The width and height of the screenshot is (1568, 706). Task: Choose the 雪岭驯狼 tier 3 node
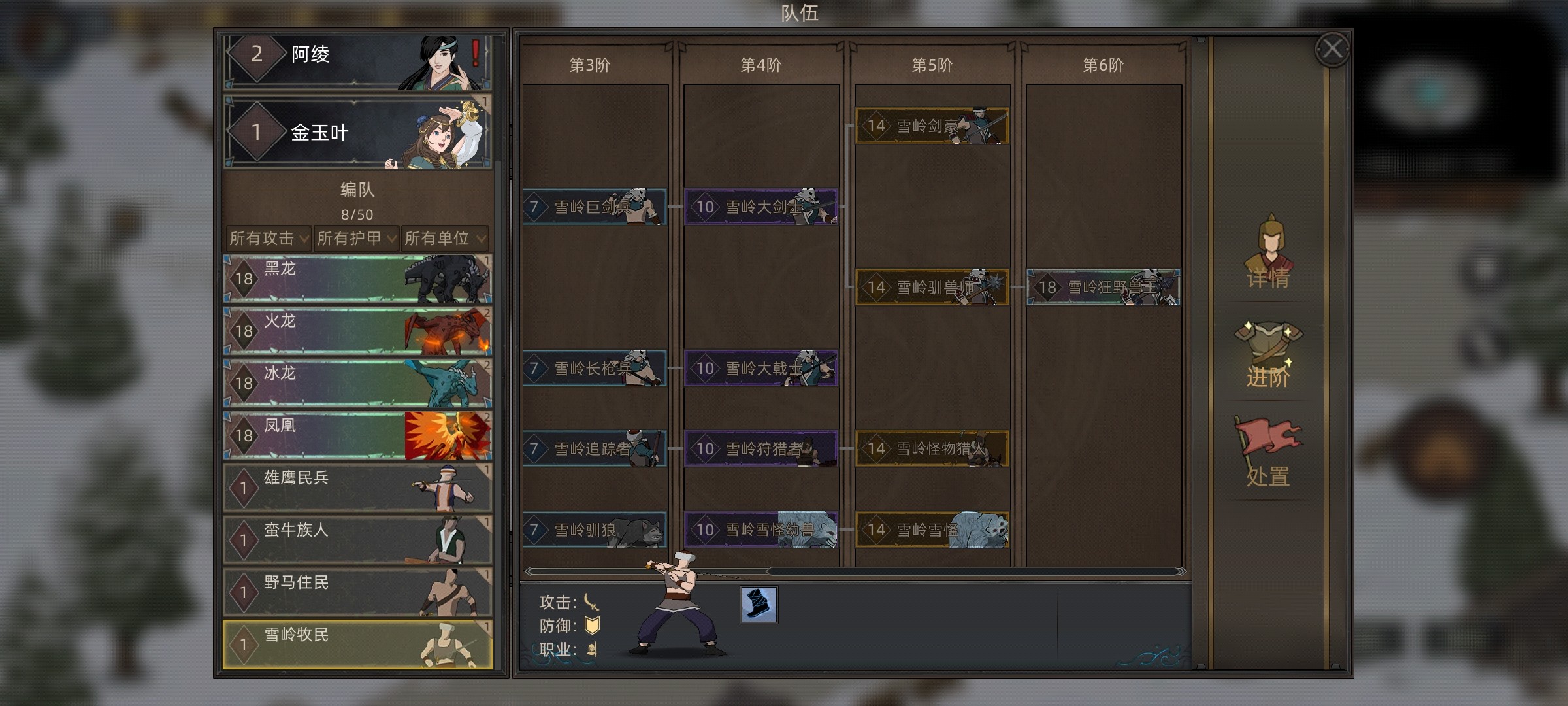coord(594,530)
